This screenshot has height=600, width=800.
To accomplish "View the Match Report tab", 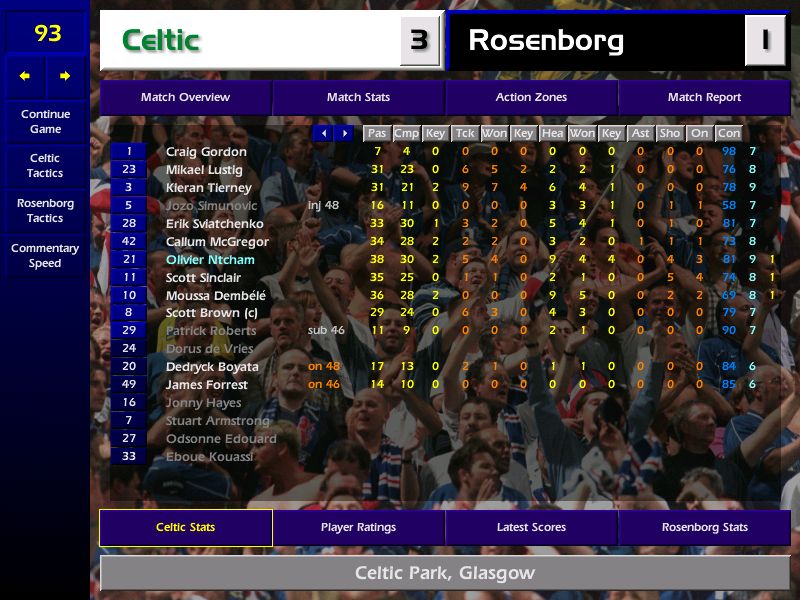I will click(x=704, y=98).
